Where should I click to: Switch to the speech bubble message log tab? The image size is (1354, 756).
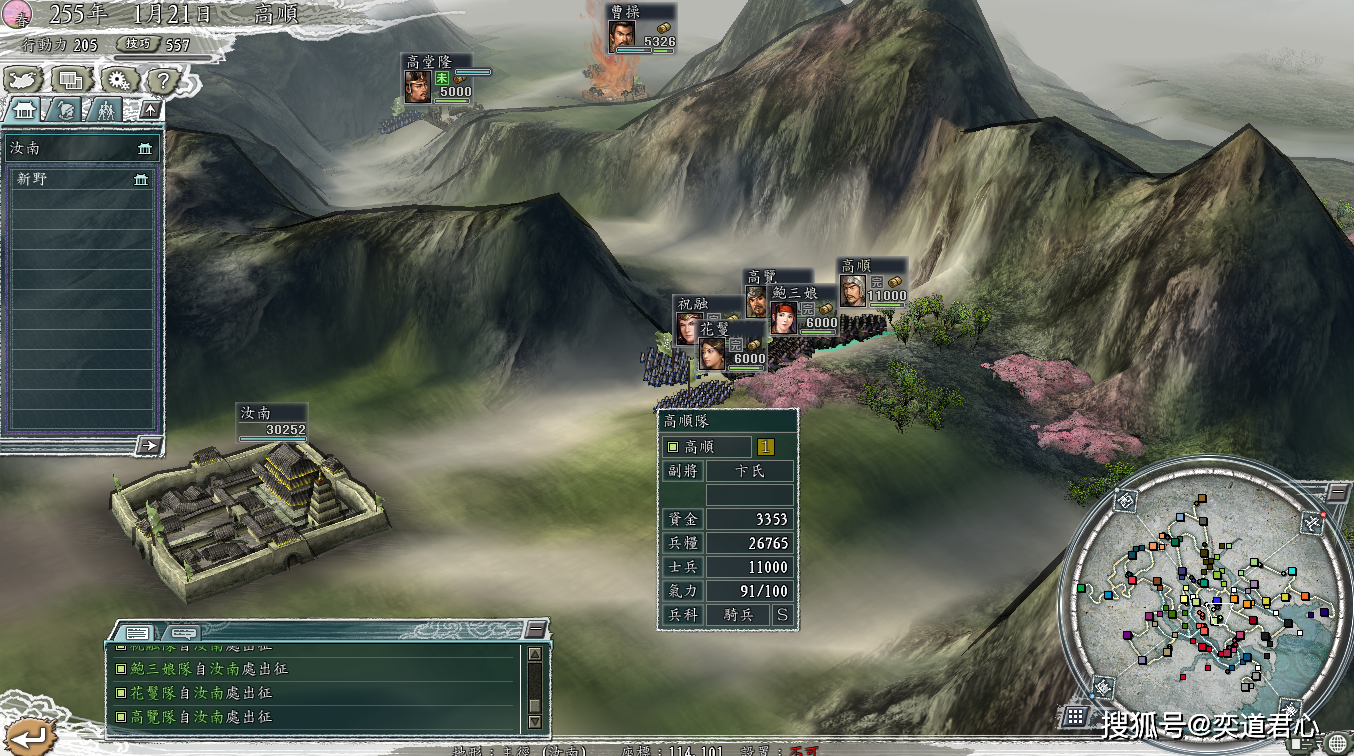coord(181,633)
